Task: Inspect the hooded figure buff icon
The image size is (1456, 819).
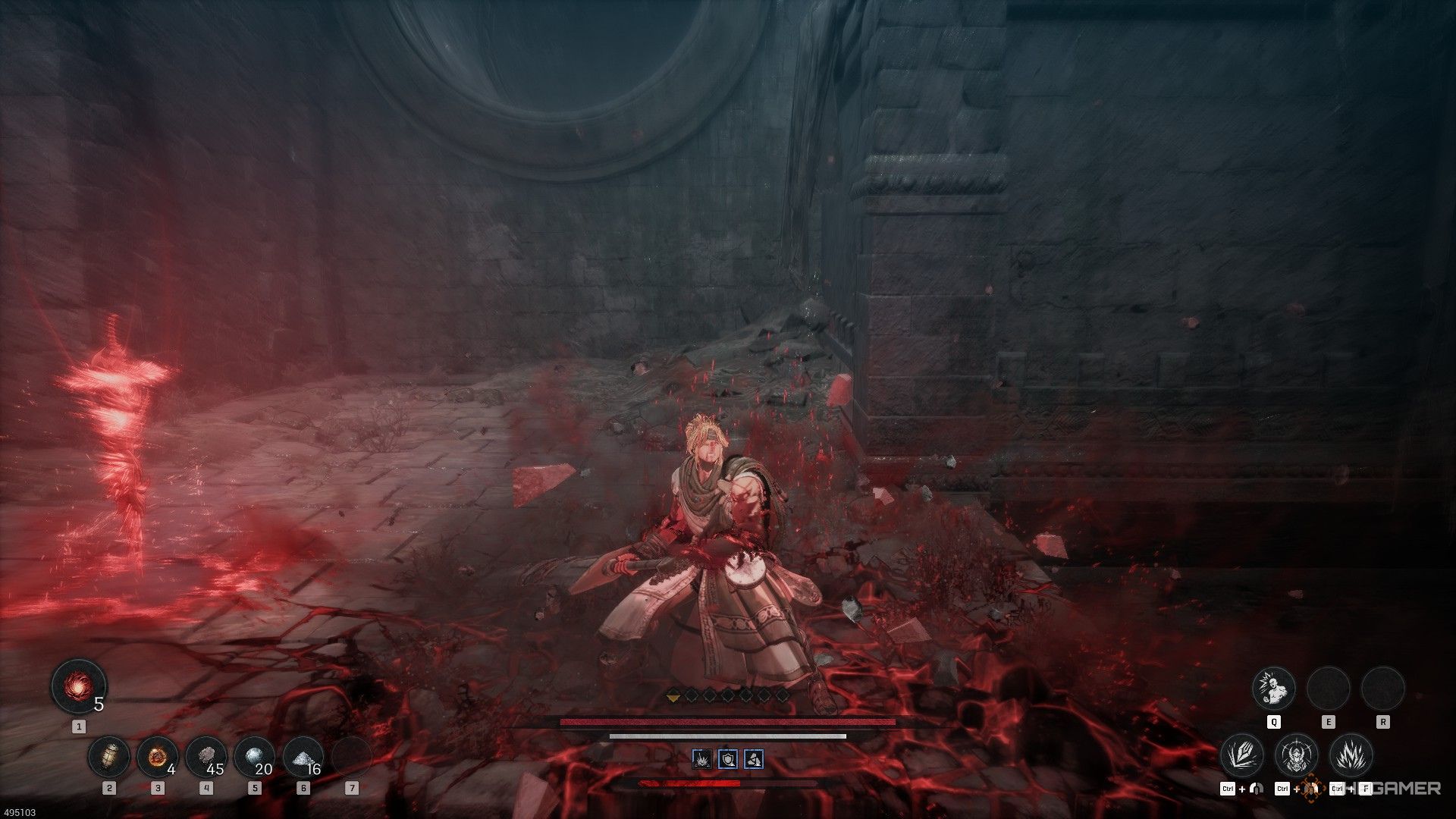Action: pyautogui.click(x=754, y=758)
